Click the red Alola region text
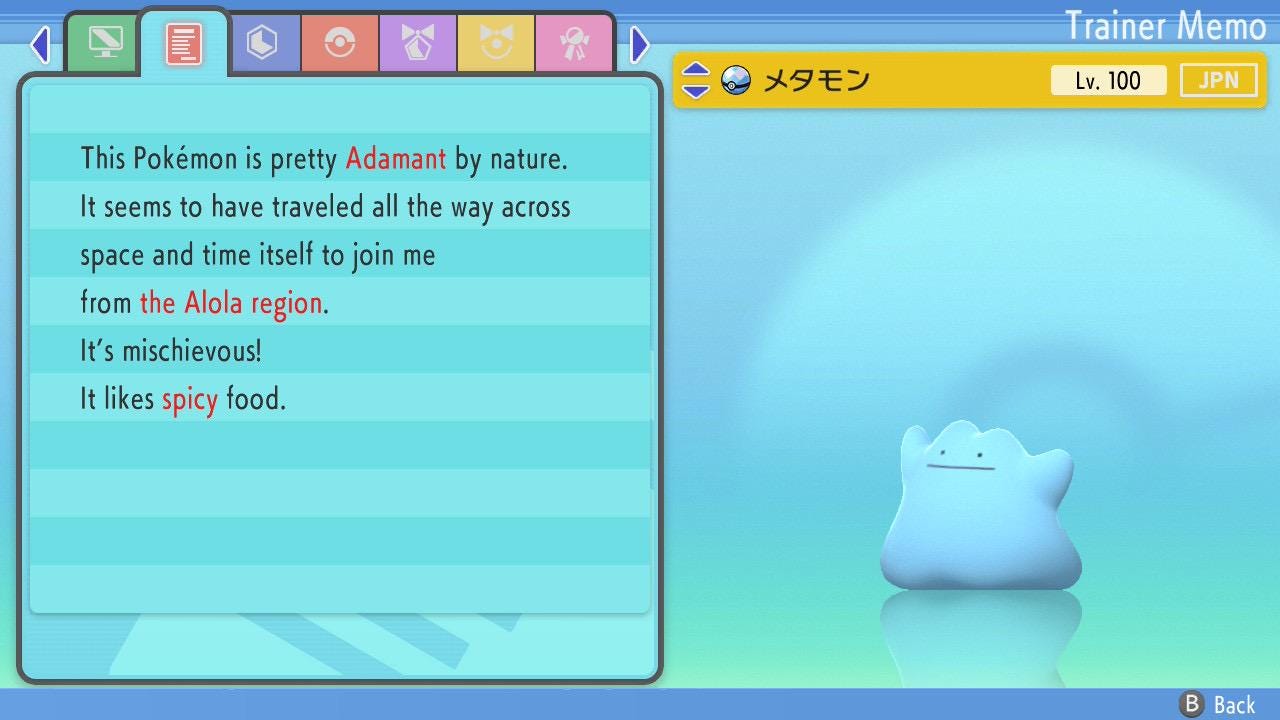Viewport: 1280px width, 720px height. pyautogui.click(x=230, y=302)
